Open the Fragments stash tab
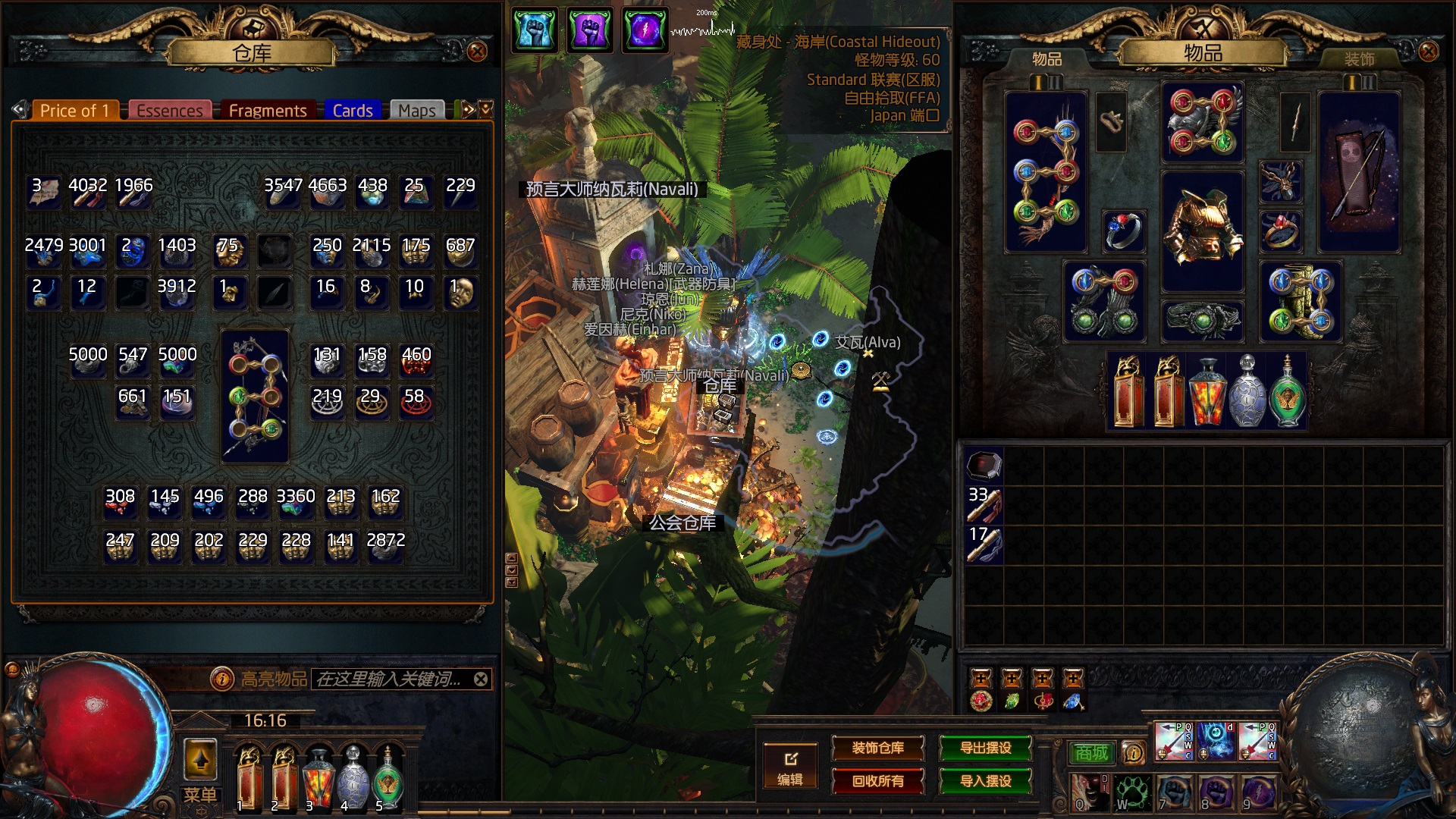The width and height of the screenshot is (1456, 819). [268, 111]
